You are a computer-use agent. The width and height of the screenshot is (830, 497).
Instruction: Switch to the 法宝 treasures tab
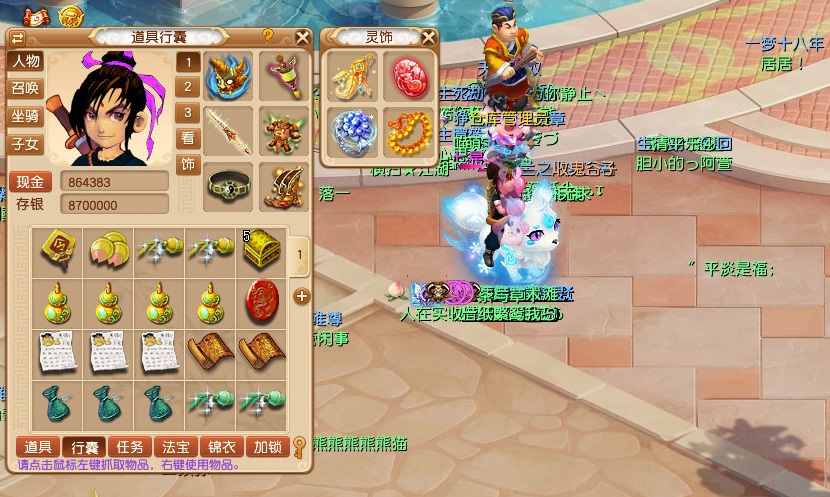pyautogui.click(x=175, y=446)
